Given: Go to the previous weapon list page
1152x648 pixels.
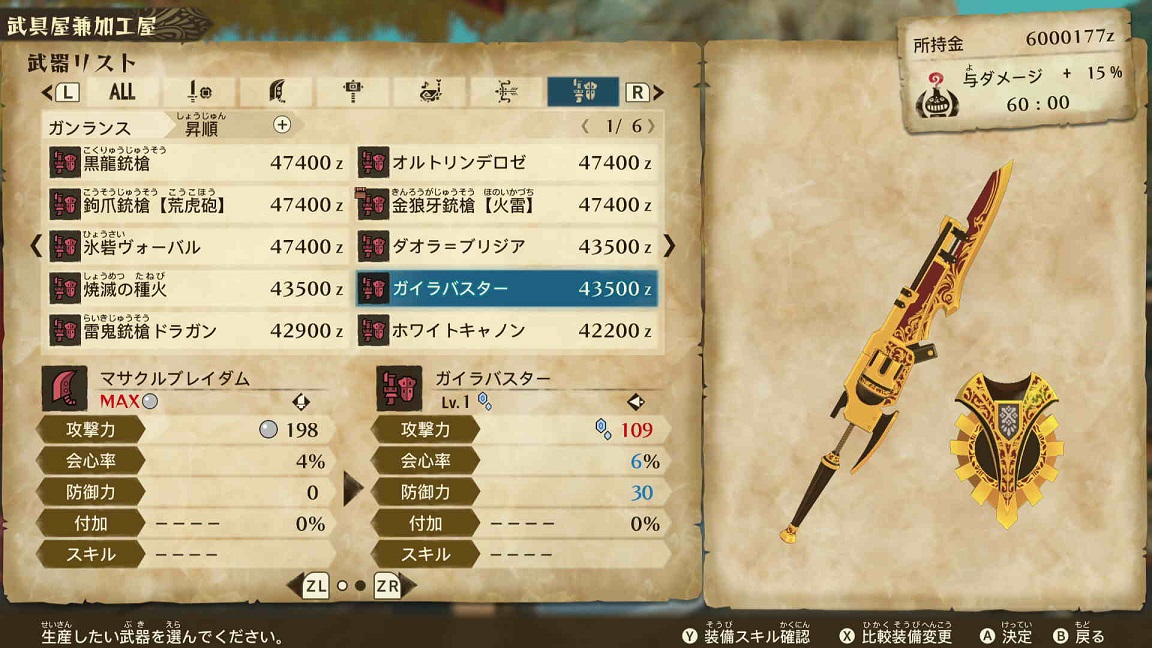Looking at the screenshot, I should point(36,245).
